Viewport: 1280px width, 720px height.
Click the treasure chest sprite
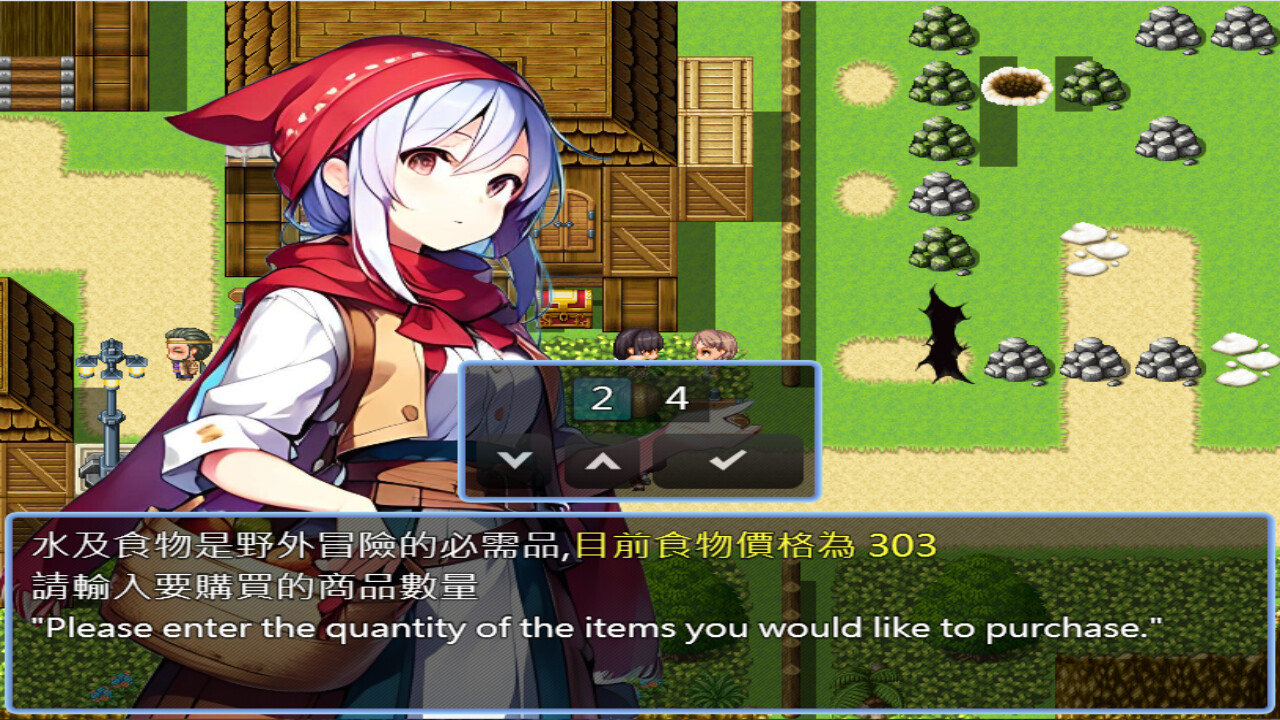point(565,308)
